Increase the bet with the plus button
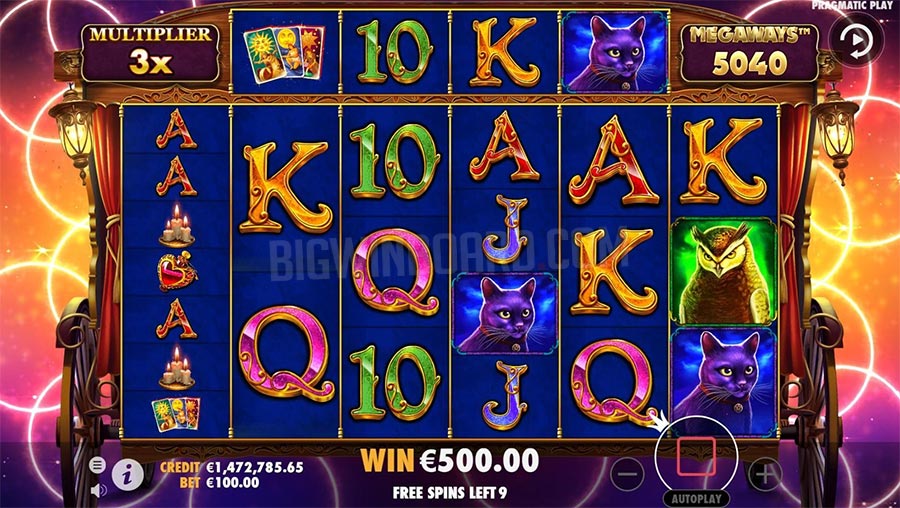This screenshot has height=508, width=900. pyautogui.click(x=764, y=474)
